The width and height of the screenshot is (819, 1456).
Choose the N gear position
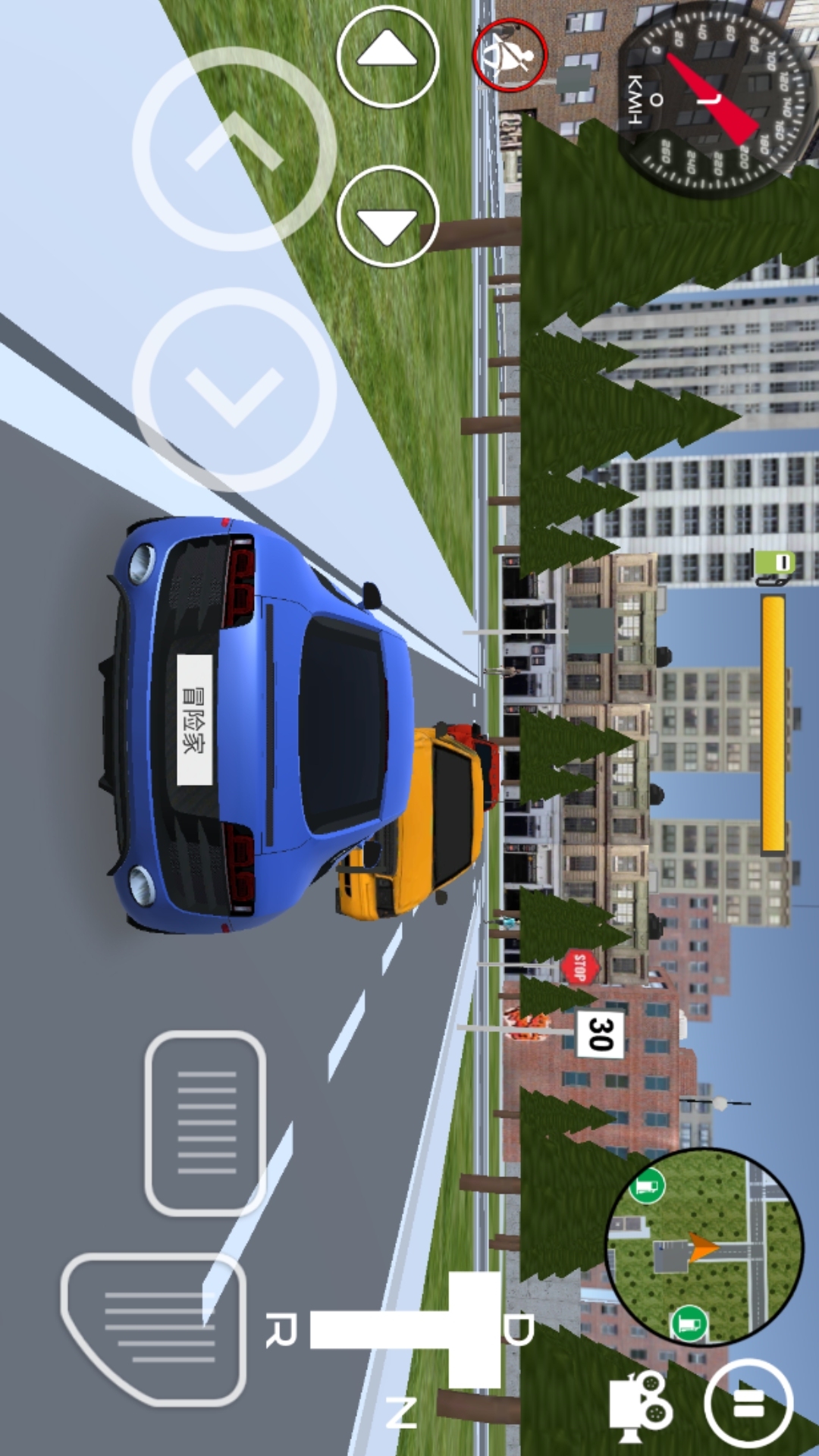pyautogui.click(x=401, y=1414)
